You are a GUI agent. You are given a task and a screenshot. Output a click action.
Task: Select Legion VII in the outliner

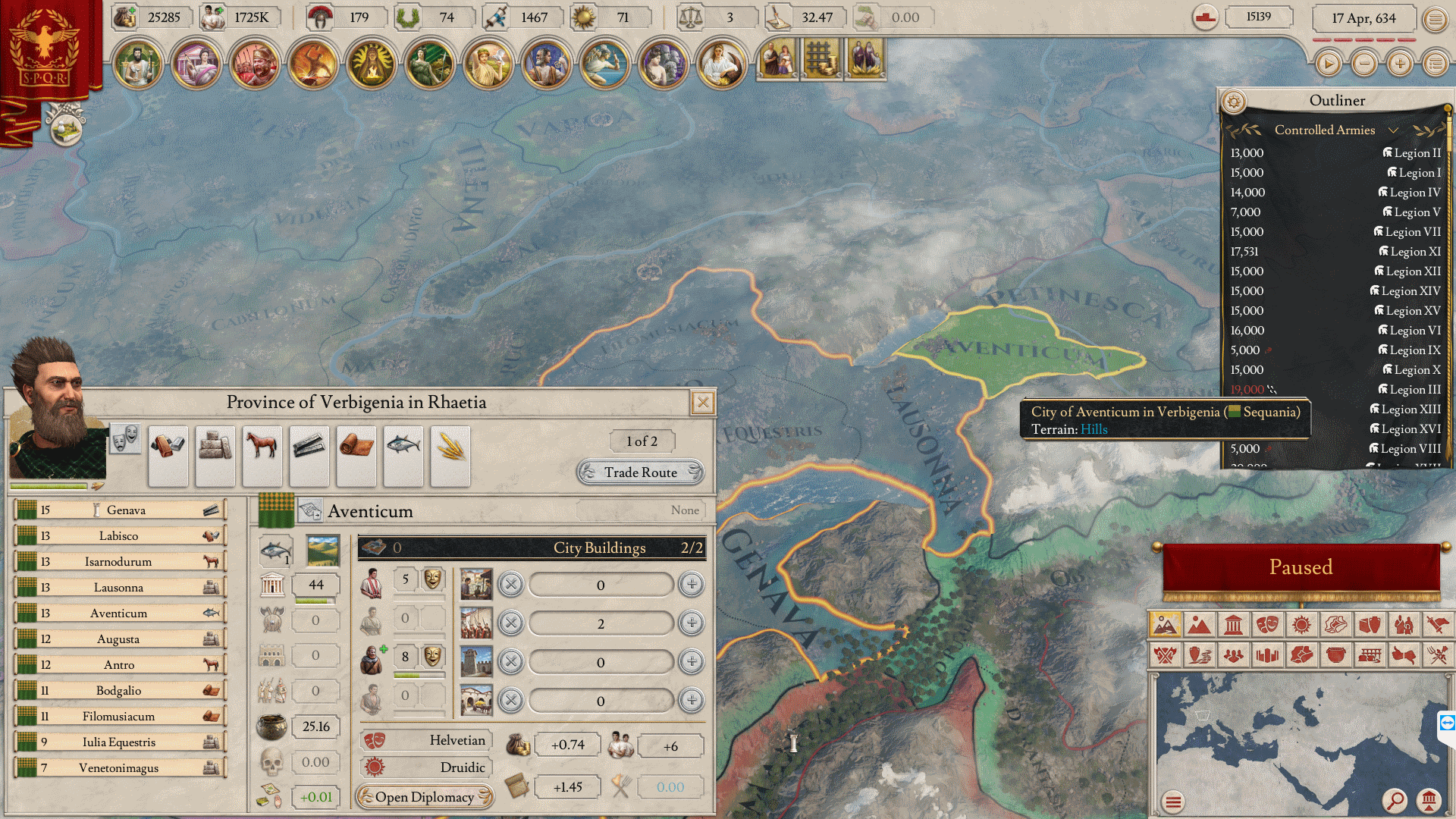(x=1412, y=232)
